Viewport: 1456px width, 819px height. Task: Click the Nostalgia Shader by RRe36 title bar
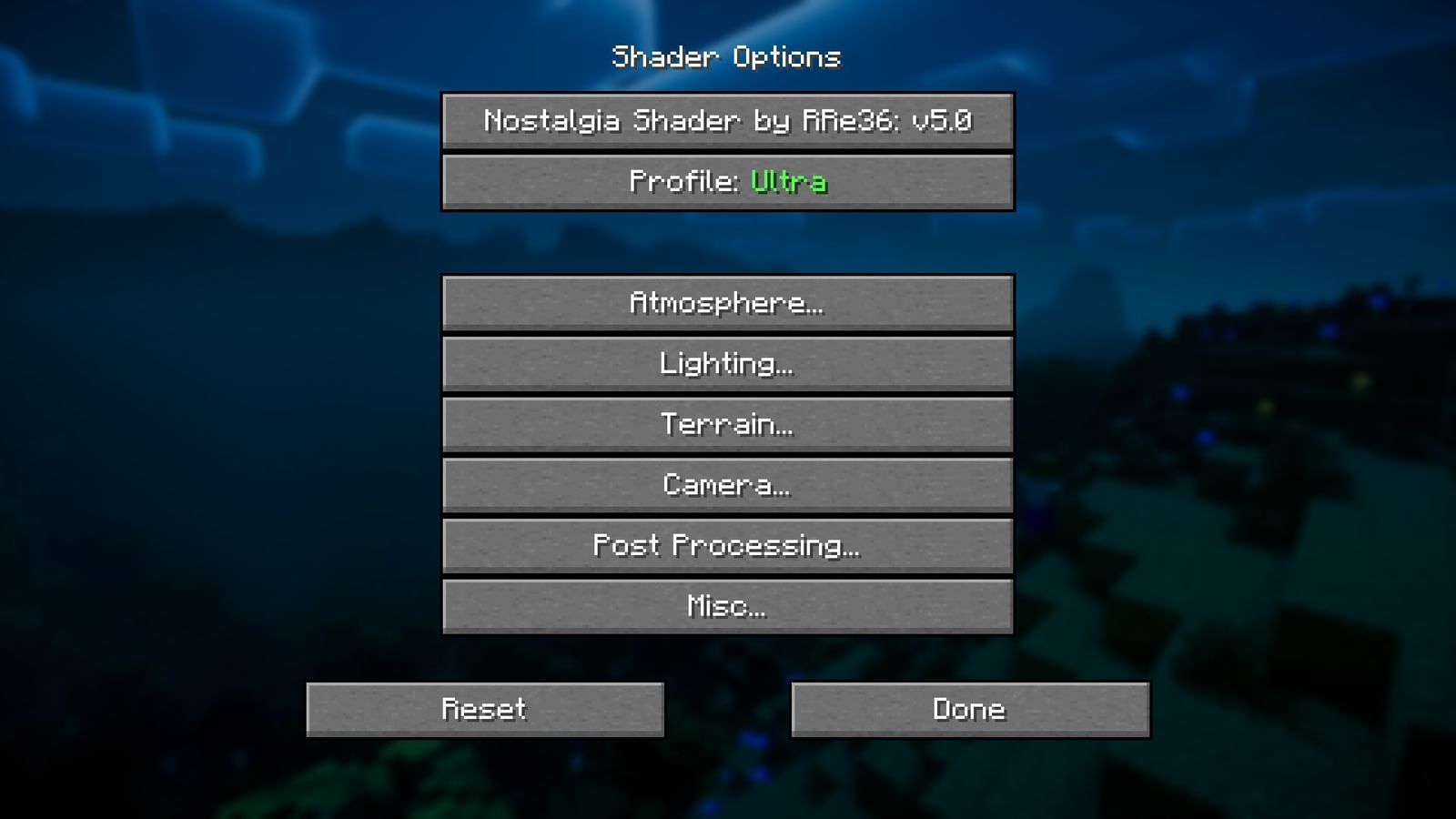[727, 121]
